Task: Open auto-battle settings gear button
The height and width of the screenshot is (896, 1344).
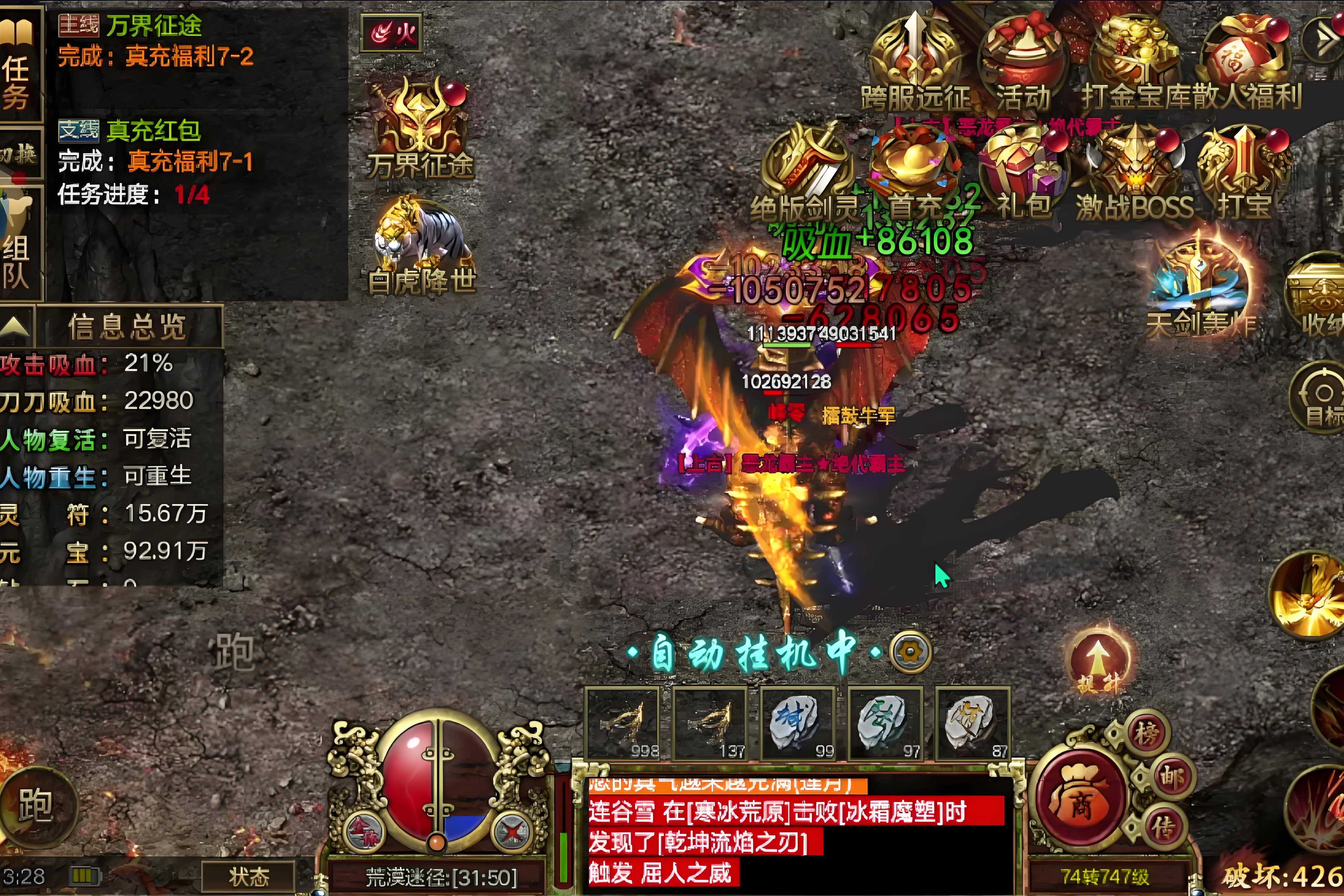Action: pyautogui.click(x=910, y=652)
